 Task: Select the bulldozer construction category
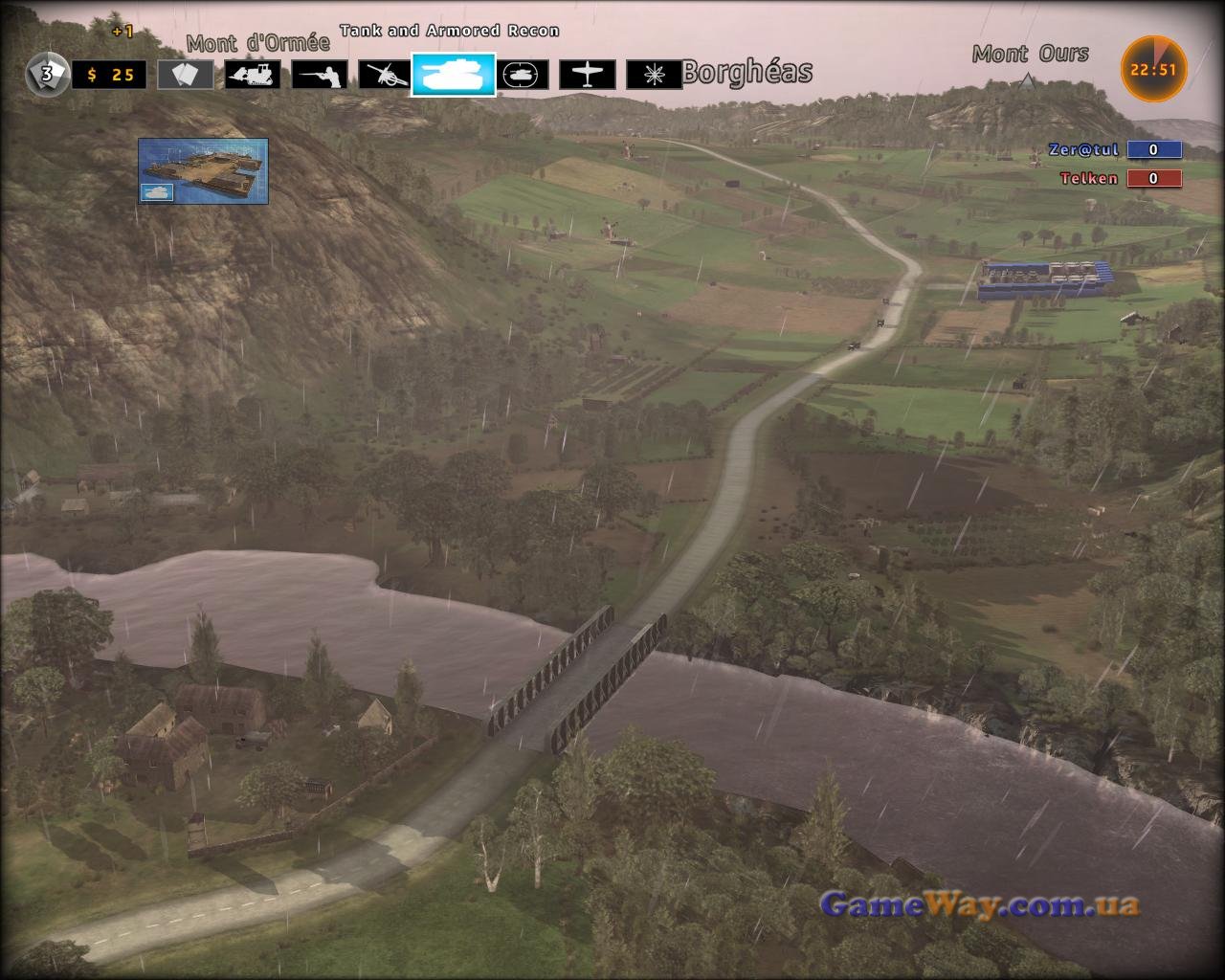253,75
